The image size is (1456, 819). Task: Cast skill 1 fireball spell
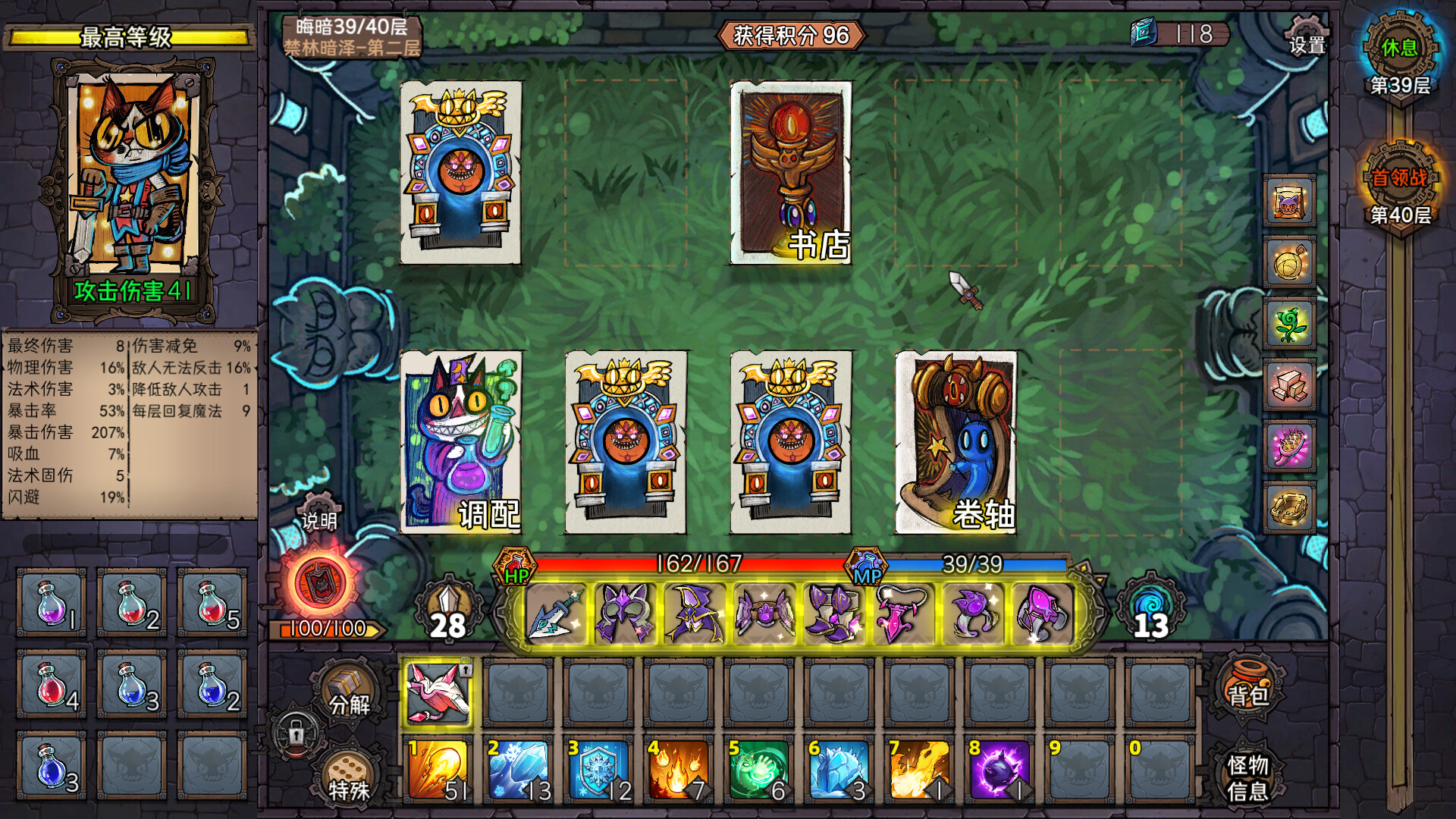(438, 770)
